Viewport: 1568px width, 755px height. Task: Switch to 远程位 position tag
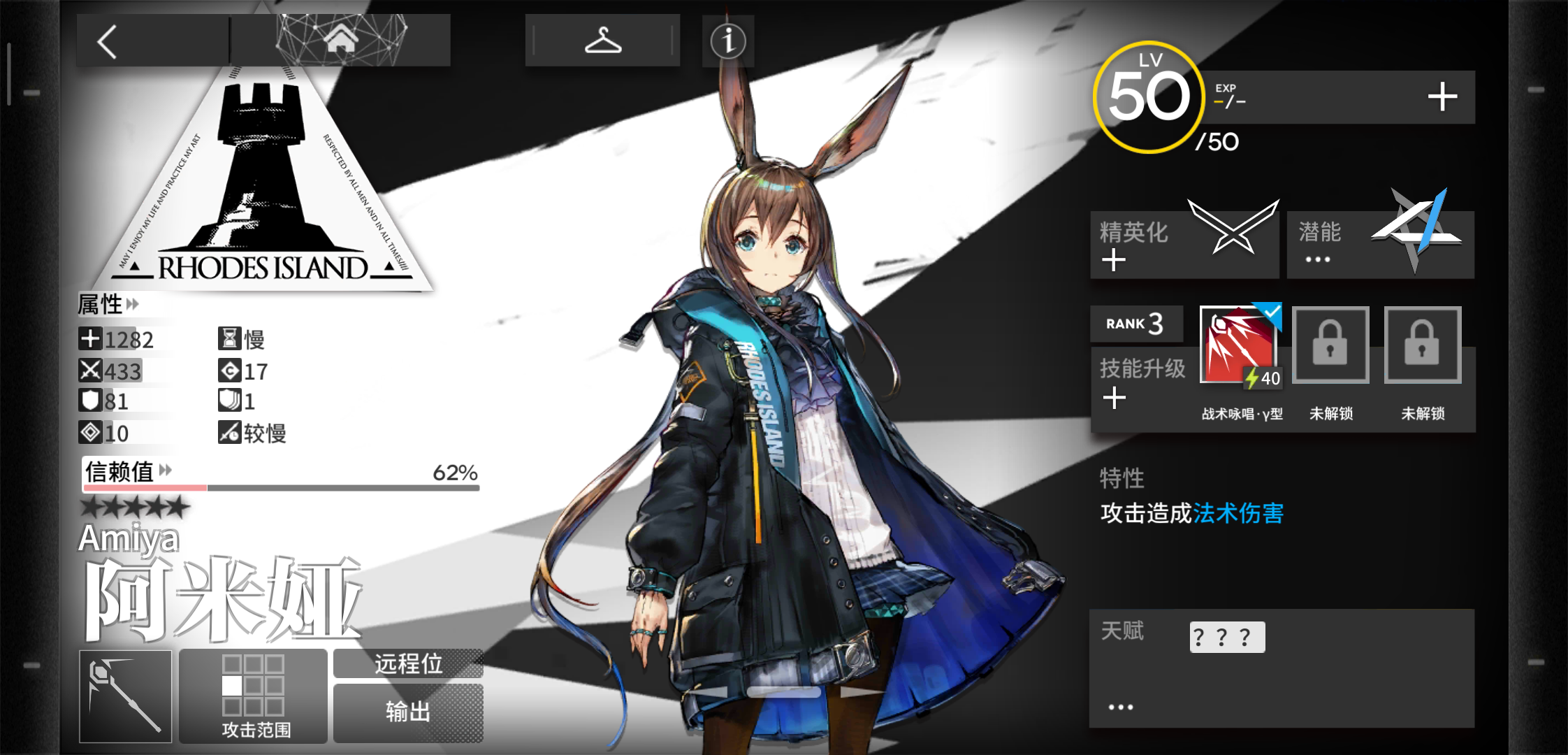pyautogui.click(x=407, y=665)
